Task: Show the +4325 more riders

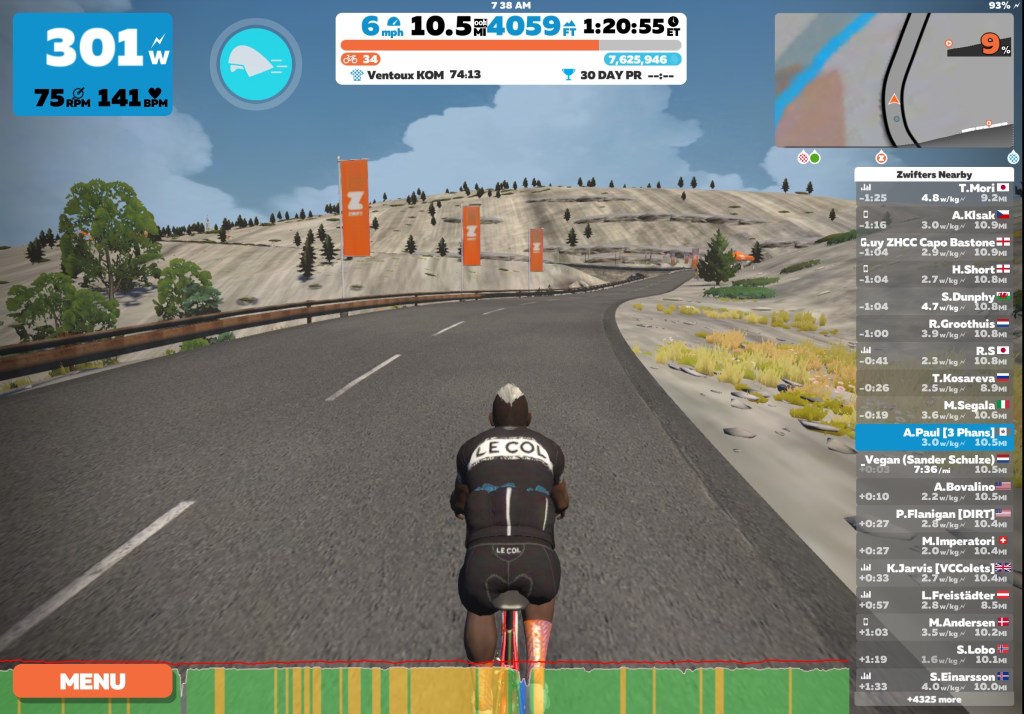Action: [x=934, y=700]
